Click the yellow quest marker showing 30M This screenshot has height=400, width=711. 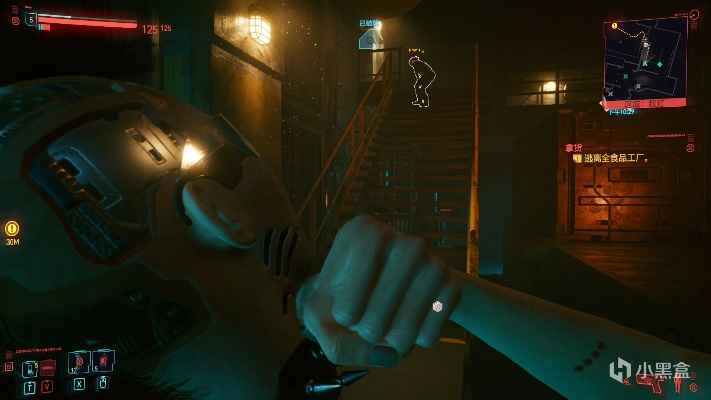(x=12, y=228)
